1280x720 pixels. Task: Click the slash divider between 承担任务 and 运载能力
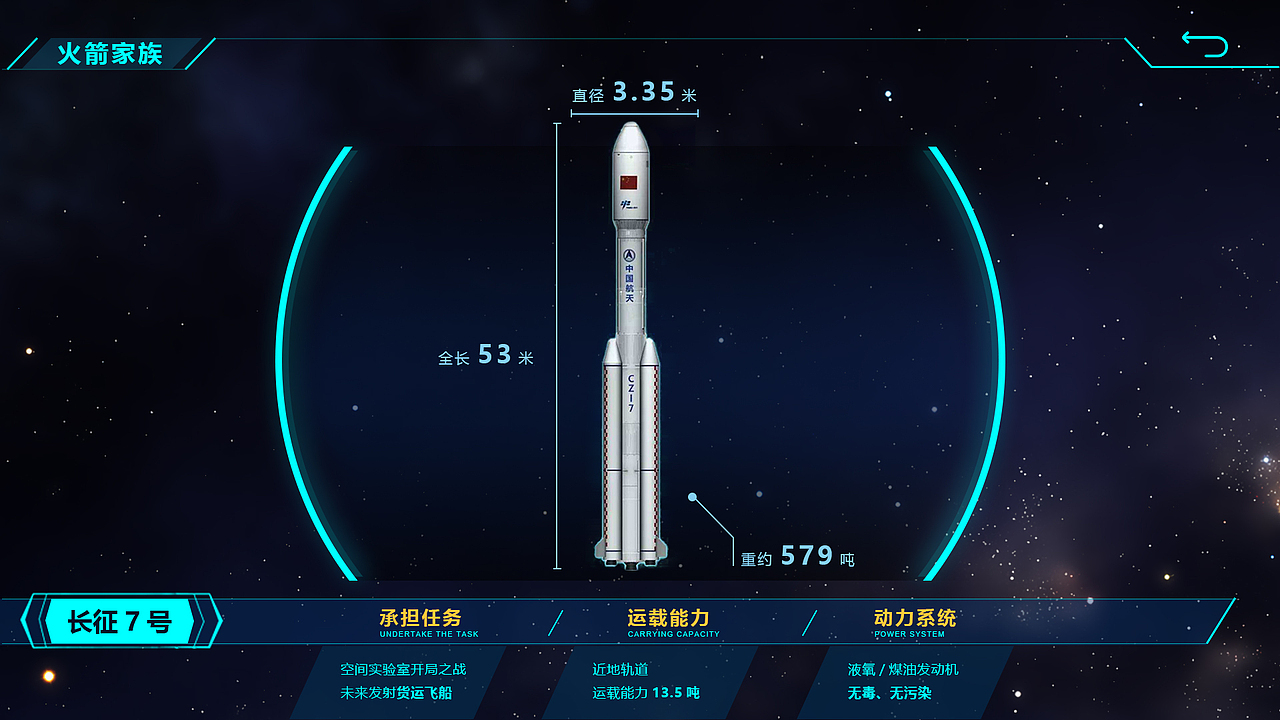[x=553, y=620]
